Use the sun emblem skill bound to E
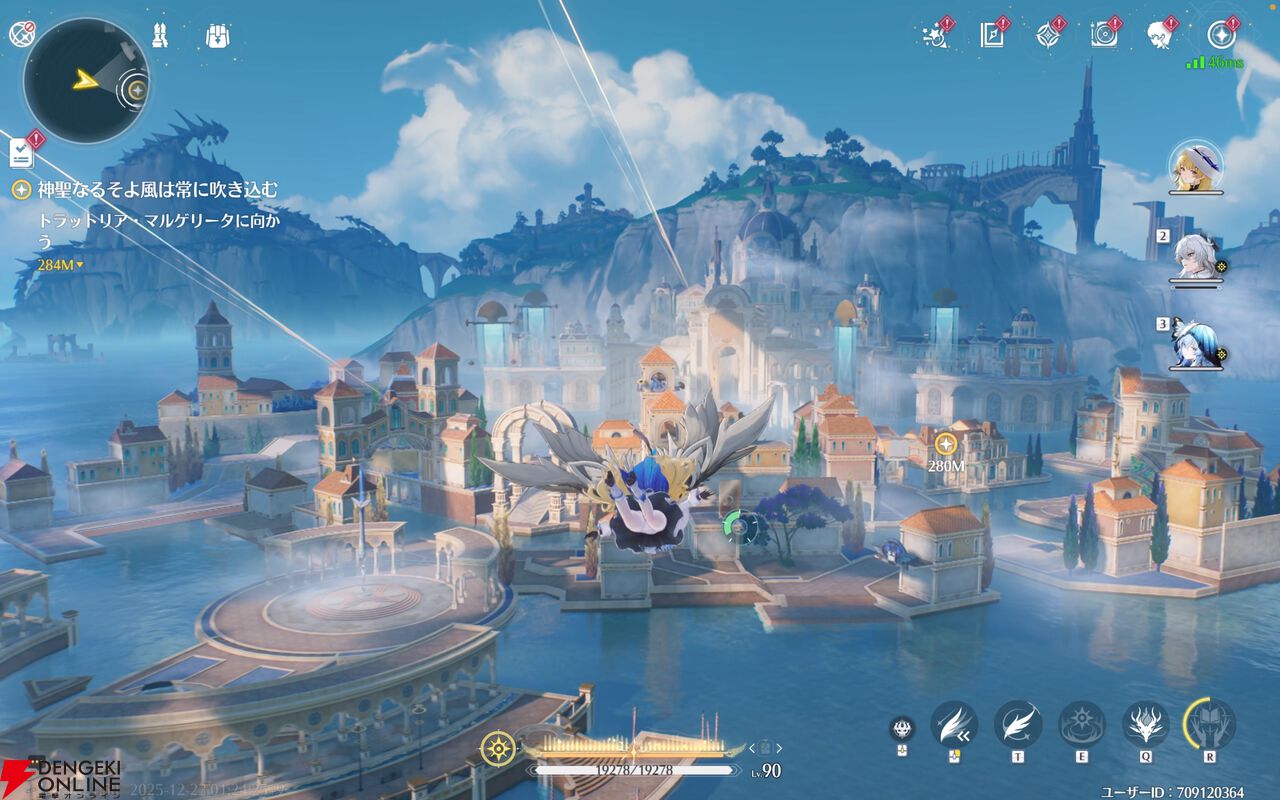 (1082, 724)
